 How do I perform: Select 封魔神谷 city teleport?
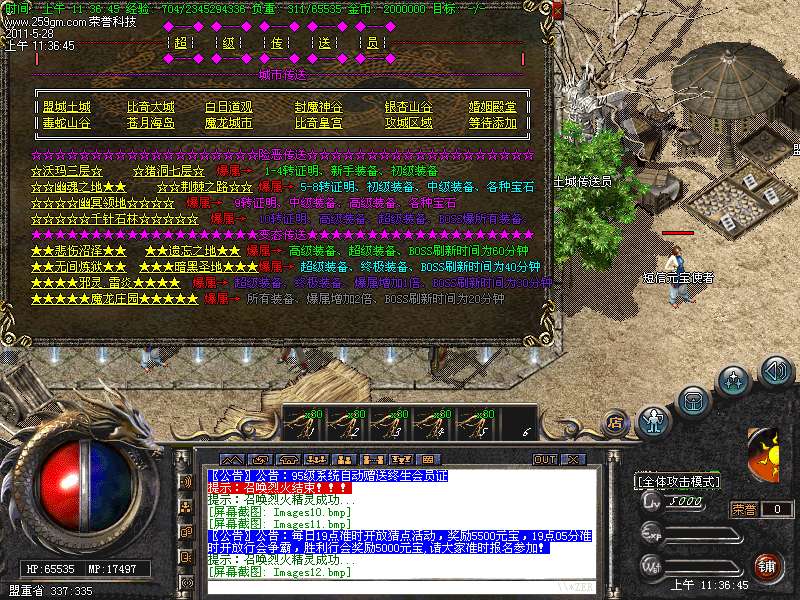pyautogui.click(x=318, y=107)
